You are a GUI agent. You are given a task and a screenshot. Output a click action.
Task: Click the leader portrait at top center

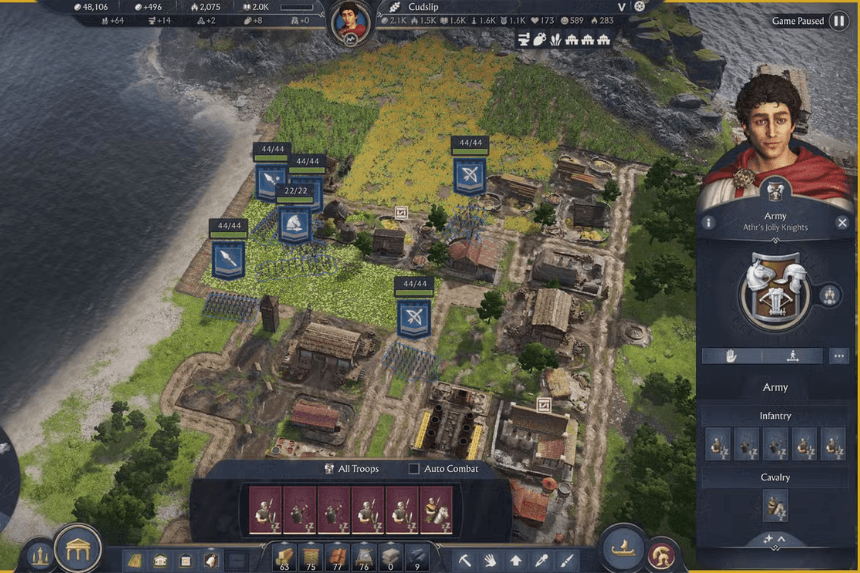(349, 20)
